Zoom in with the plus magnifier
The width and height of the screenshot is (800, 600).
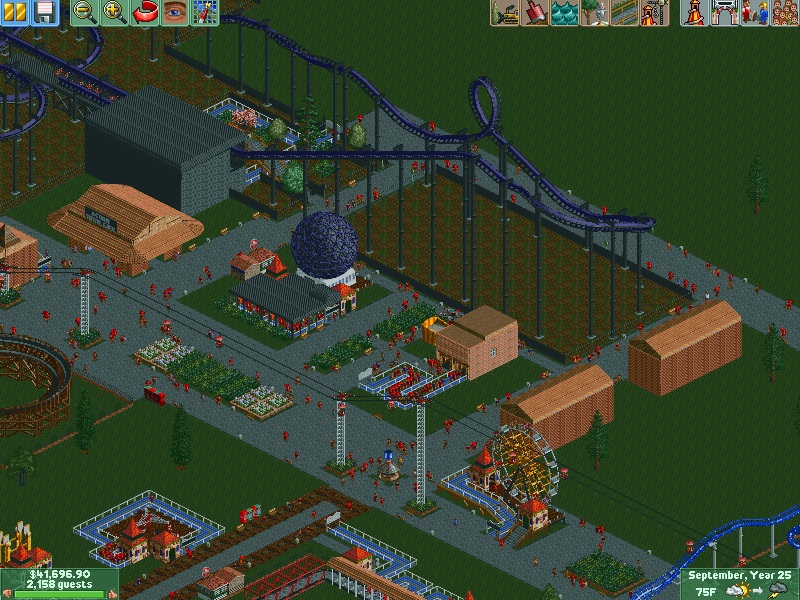coord(115,13)
